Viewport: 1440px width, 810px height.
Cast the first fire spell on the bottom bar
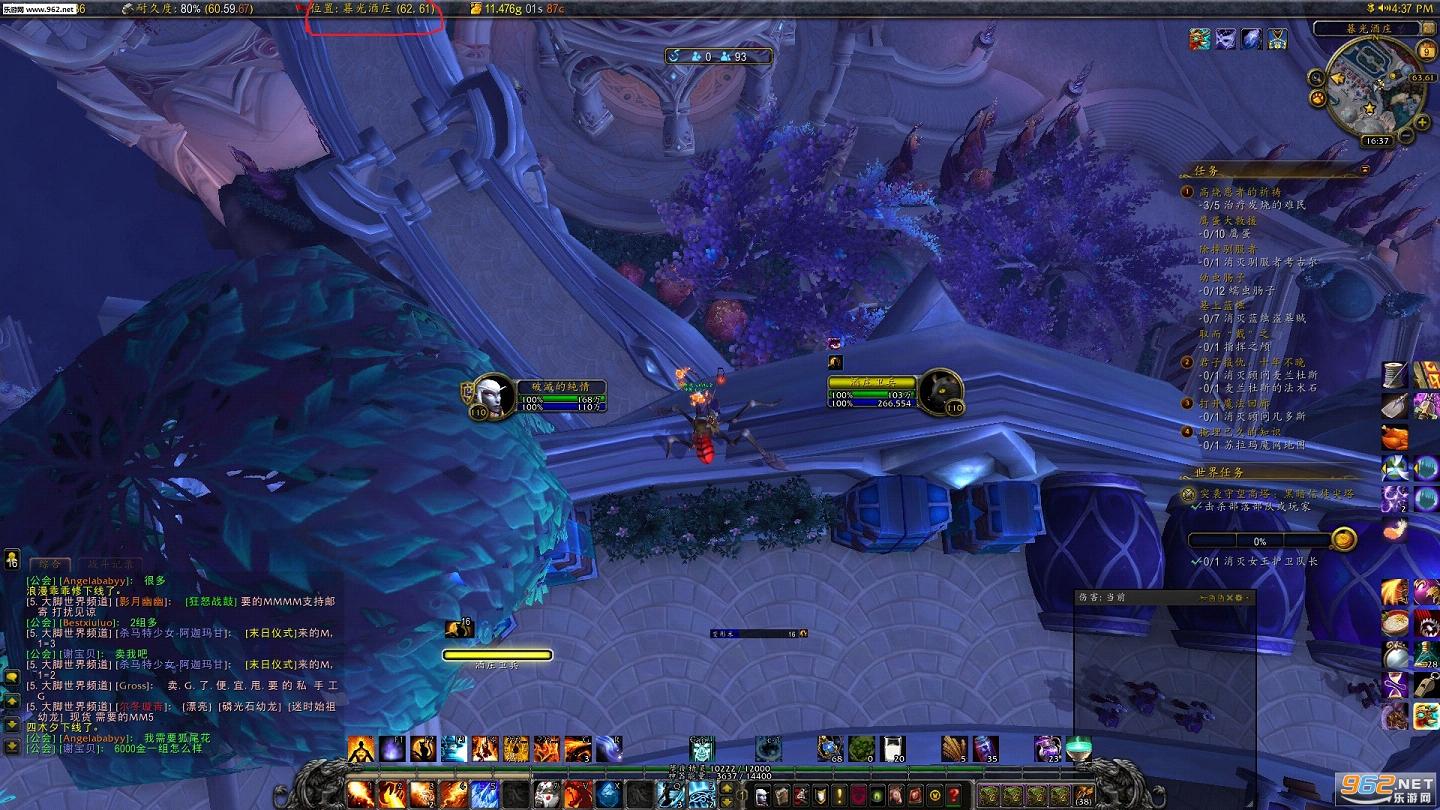coord(361,795)
